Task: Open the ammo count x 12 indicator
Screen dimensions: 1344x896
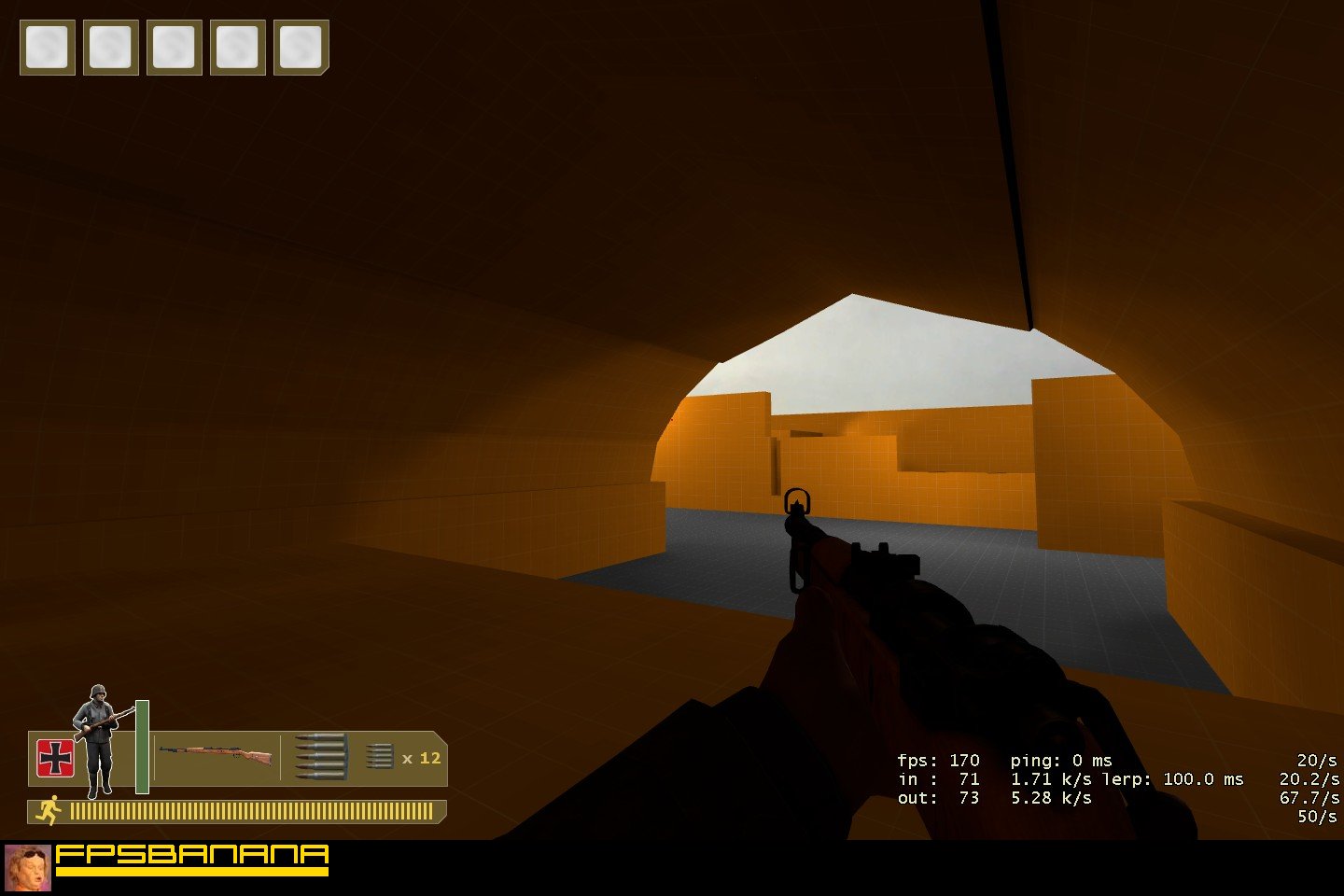Action: click(x=421, y=759)
